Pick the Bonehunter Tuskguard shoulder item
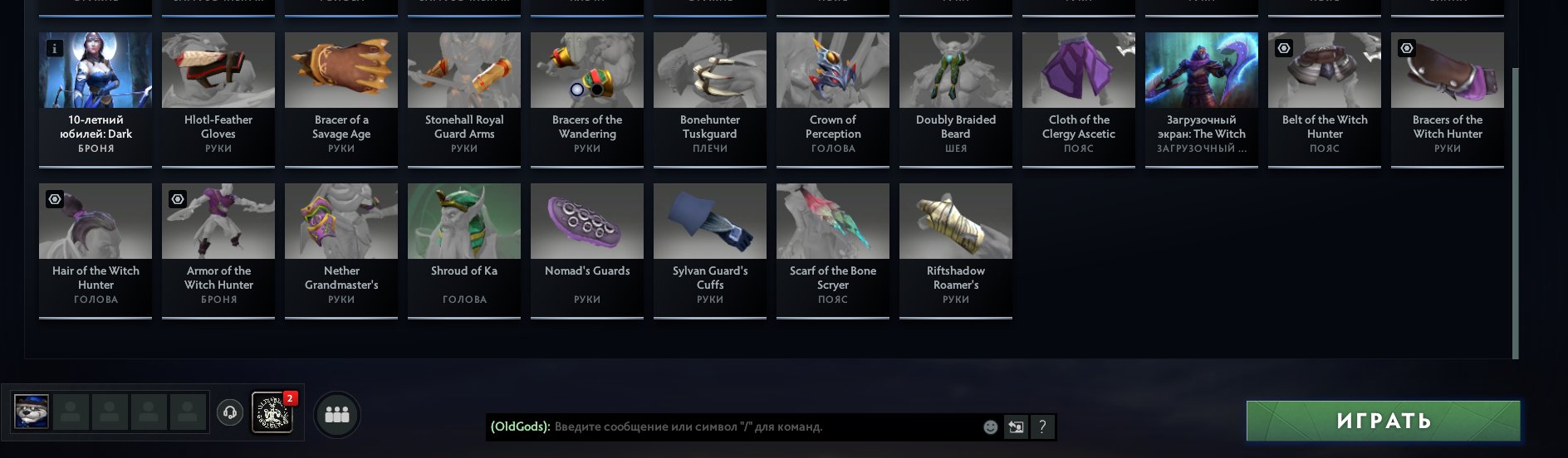Viewport: 1568px width, 458px height. click(x=710, y=98)
